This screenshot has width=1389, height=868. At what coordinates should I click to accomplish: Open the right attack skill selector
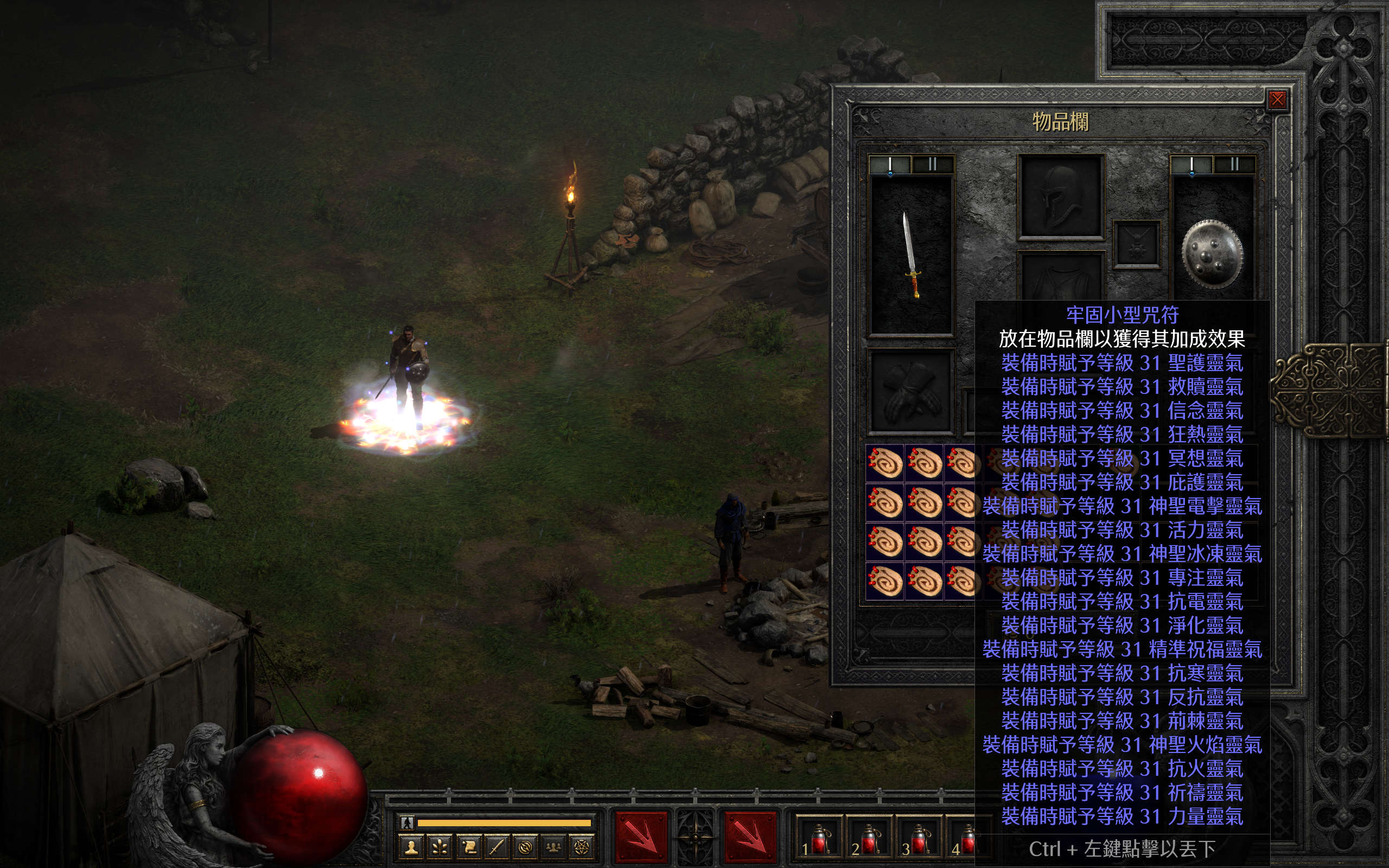pos(750,837)
